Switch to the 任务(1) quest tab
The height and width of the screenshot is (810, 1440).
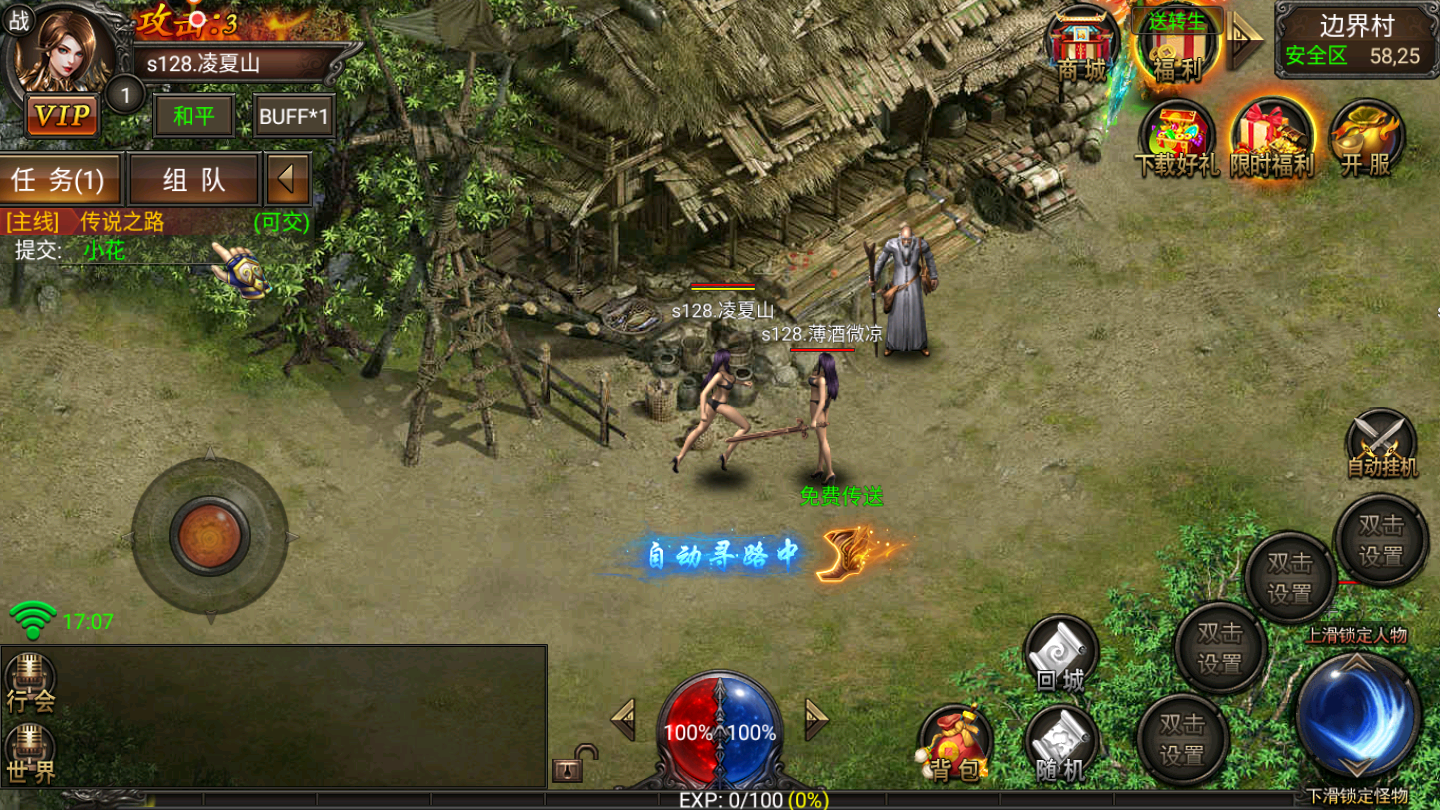click(x=60, y=180)
